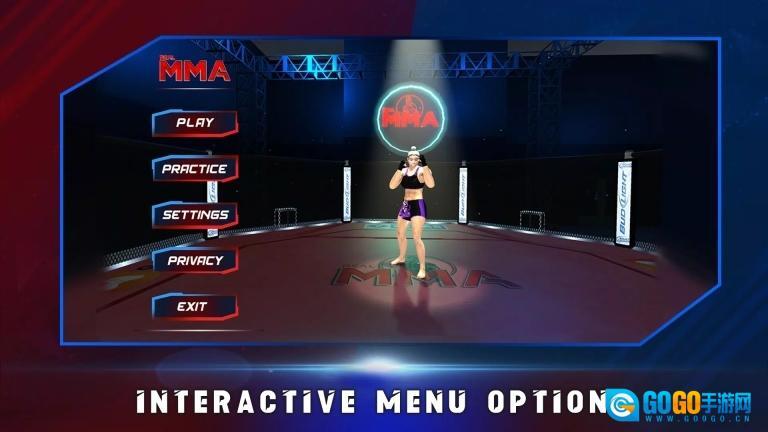Start the game with the Play button
Viewport: 768px width, 432px height.
coord(195,123)
